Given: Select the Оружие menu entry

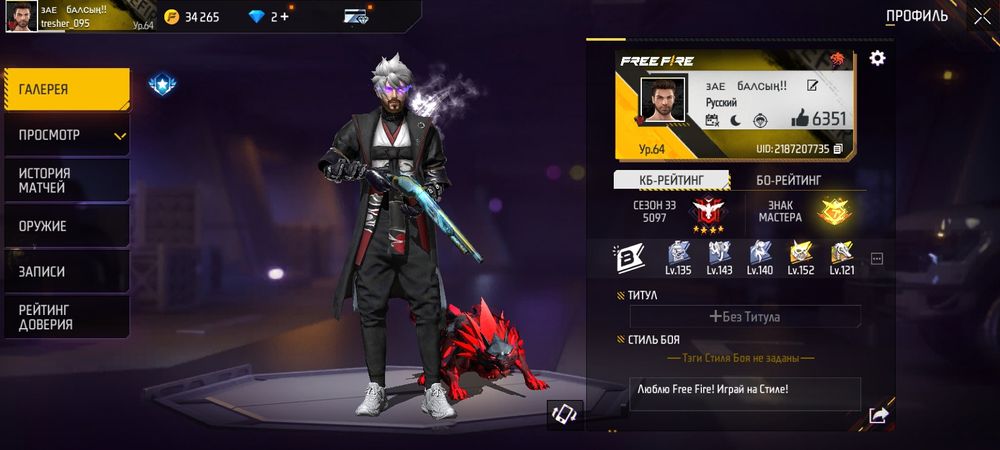Looking at the screenshot, I should click(66, 226).
